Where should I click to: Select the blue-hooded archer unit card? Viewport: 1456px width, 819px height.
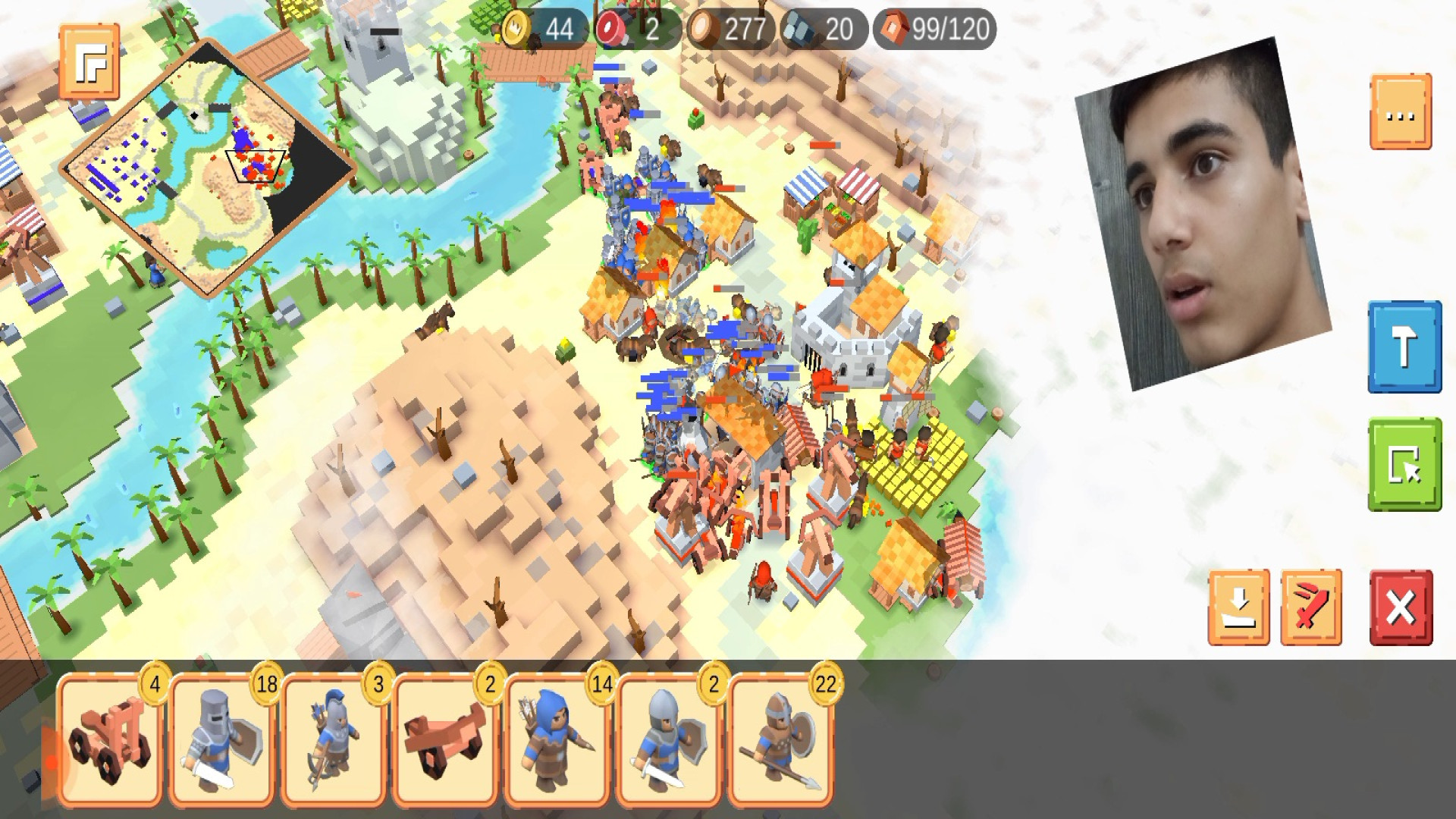(557, 741)
